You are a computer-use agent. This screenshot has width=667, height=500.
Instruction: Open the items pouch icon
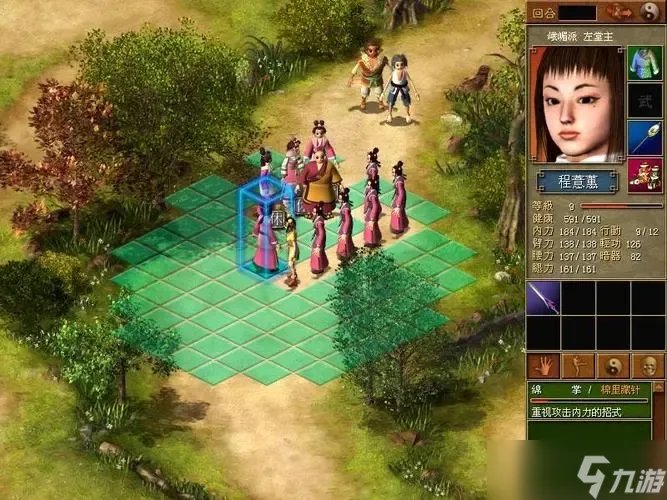pos(645,174)
